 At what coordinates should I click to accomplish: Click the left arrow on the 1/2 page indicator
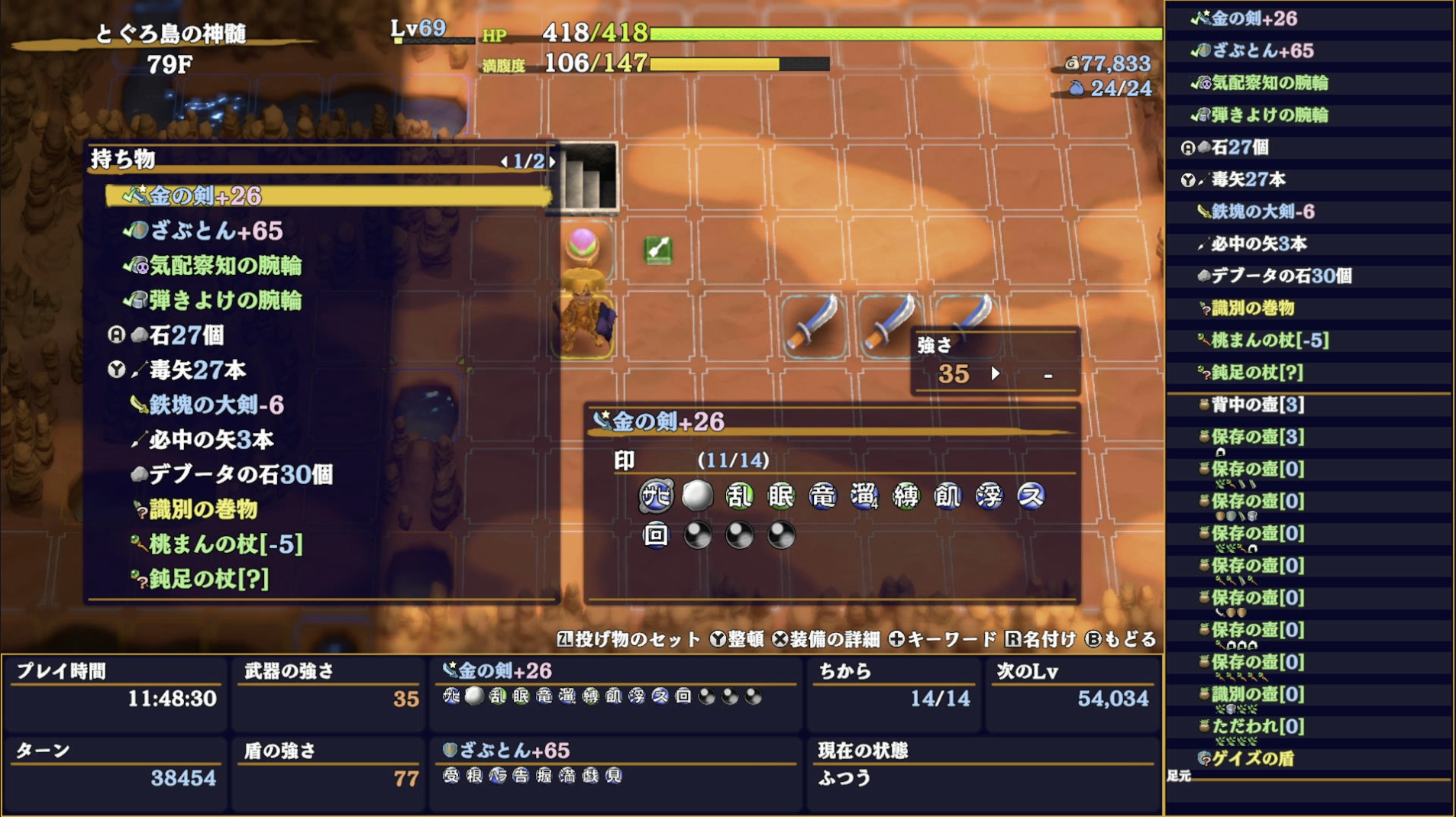[x=505, y=161]
